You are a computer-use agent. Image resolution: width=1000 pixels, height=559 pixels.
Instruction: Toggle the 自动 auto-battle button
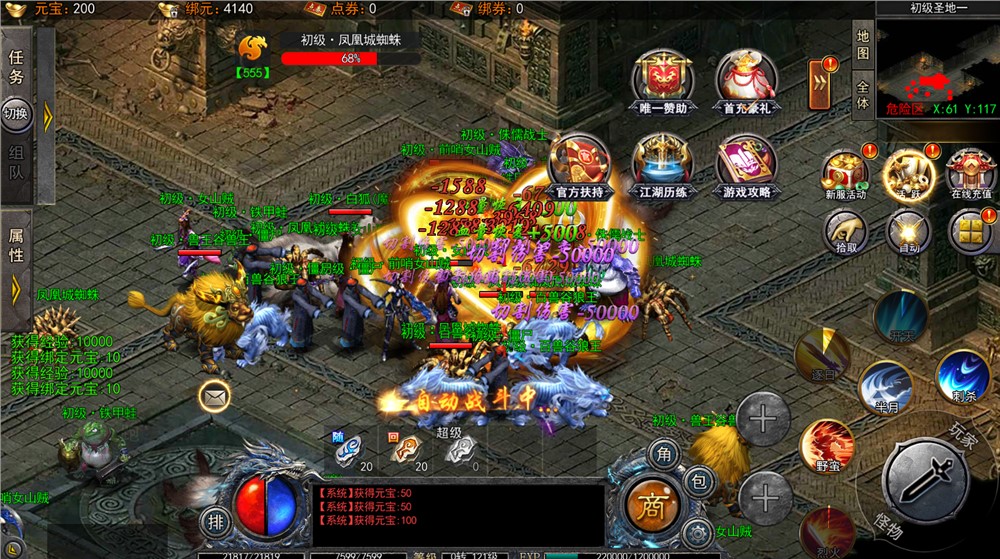point(907,232)
